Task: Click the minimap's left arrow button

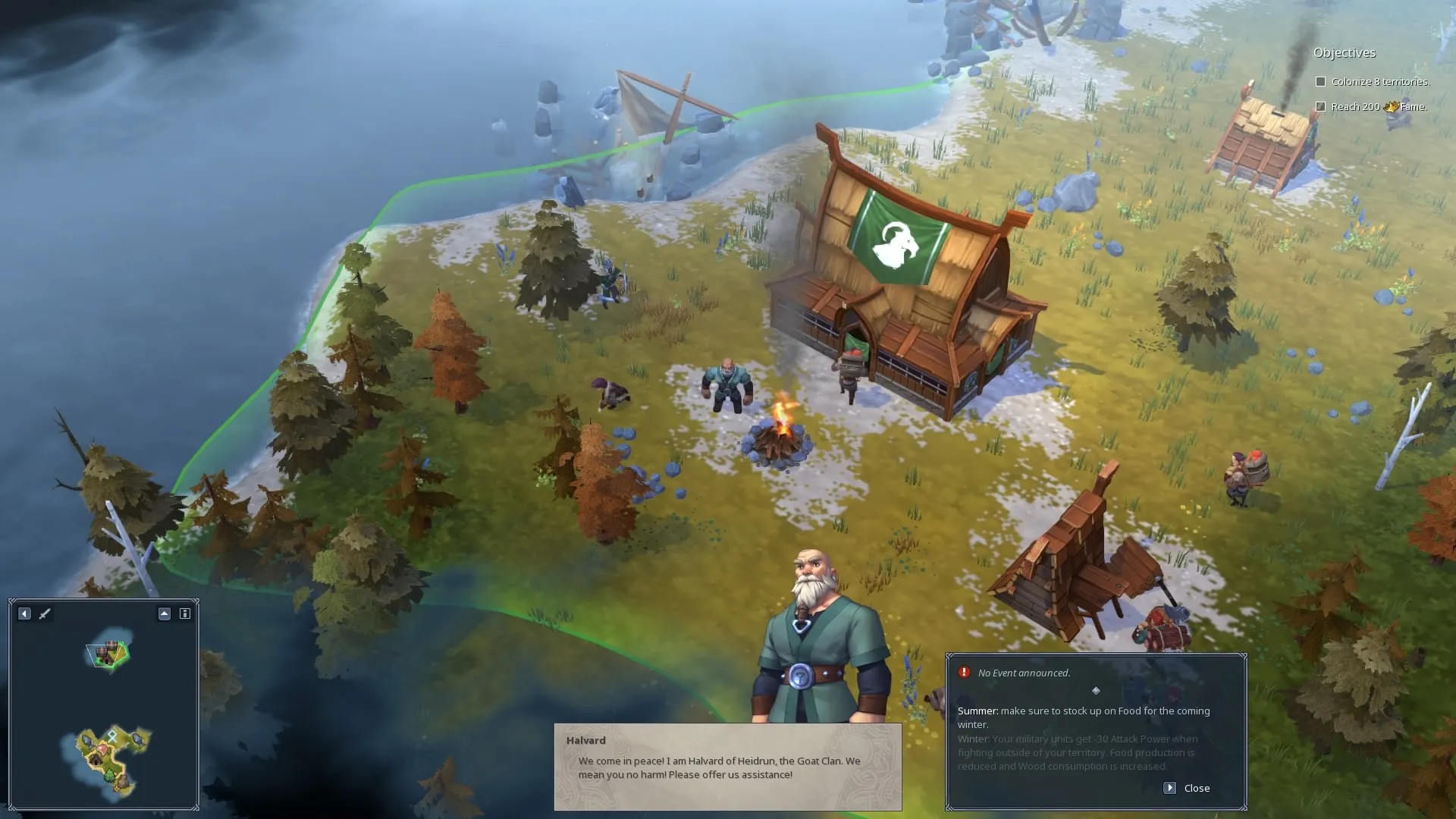Action: pos(24,613)
